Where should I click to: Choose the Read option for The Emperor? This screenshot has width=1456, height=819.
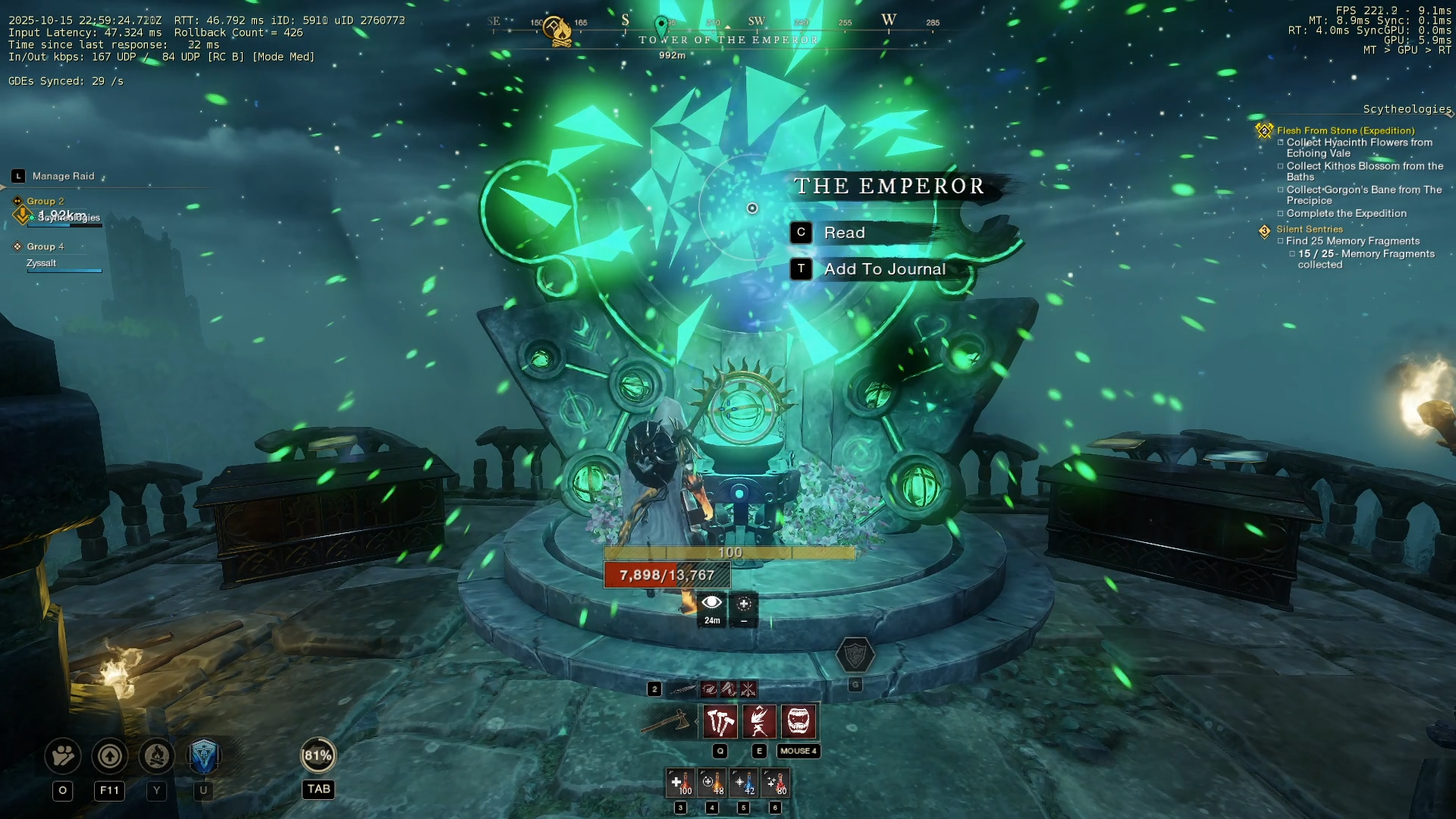pos(843,233)
